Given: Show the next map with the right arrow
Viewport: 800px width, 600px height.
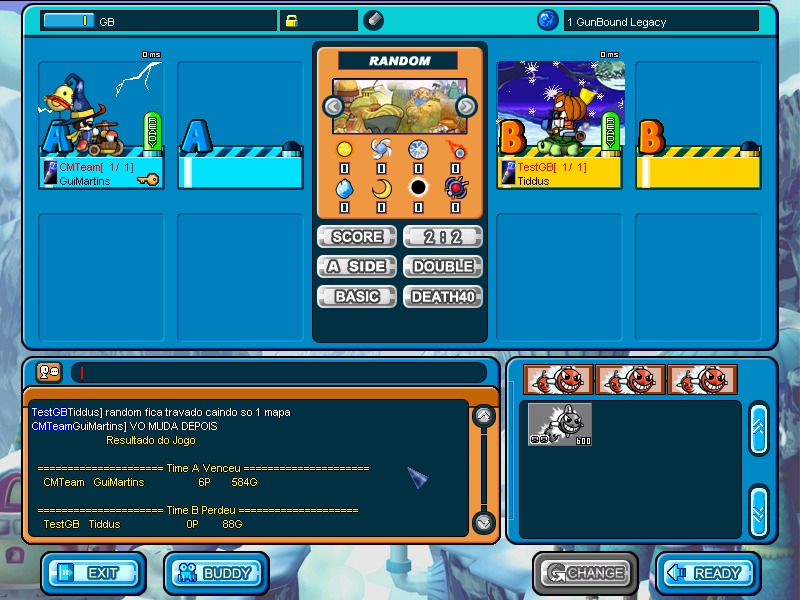Looking at the screenshot, I should (x=466, y=106).
